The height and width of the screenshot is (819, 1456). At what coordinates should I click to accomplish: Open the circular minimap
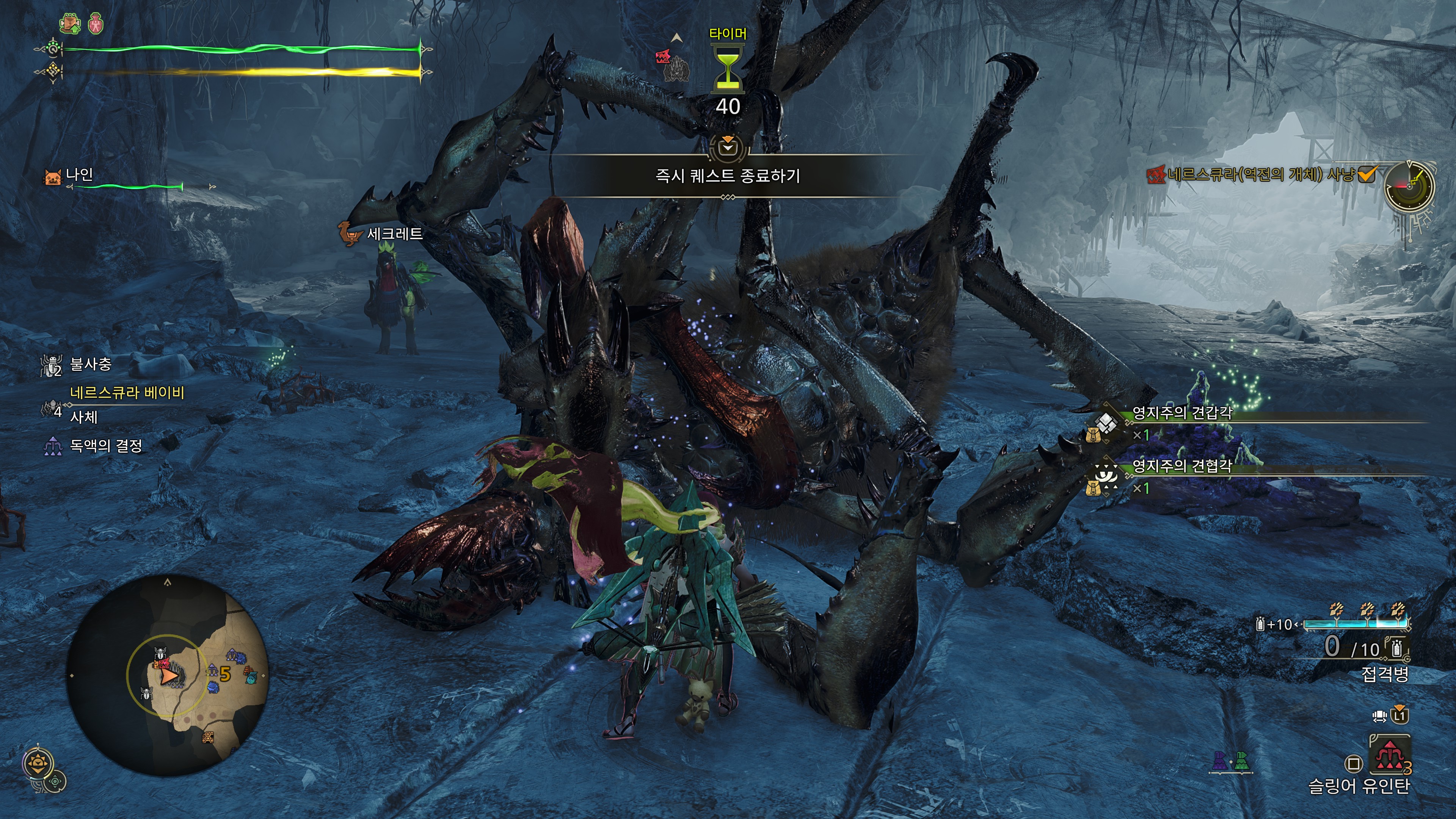tap(167, 676)
